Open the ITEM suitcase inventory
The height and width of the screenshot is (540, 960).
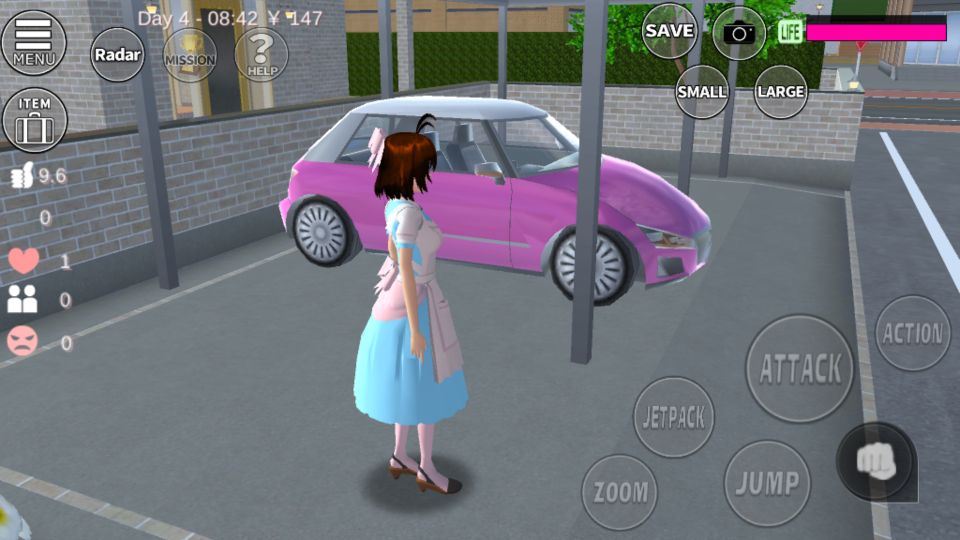pyautogui.click(x=34, y=120)
